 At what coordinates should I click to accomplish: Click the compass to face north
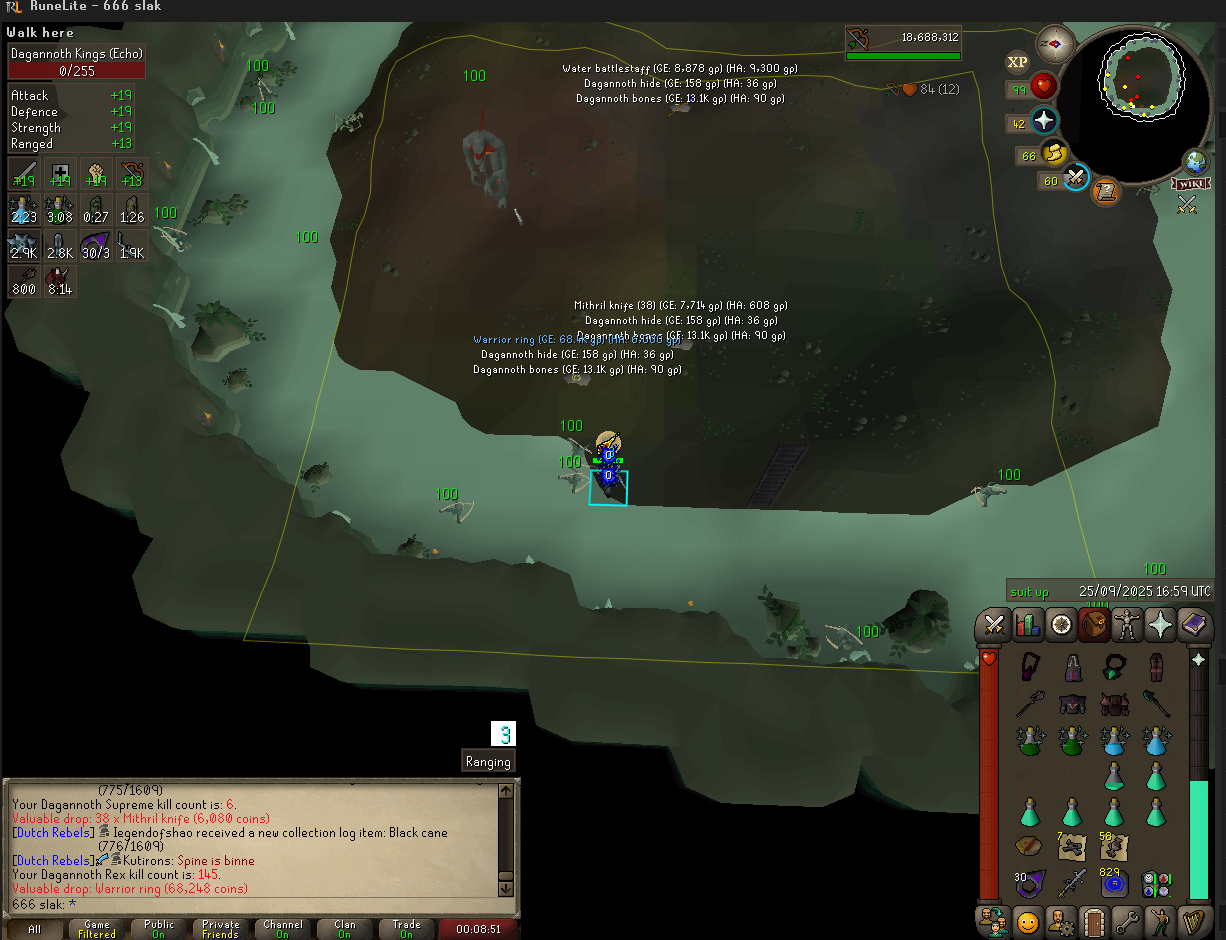(1055, 44)
